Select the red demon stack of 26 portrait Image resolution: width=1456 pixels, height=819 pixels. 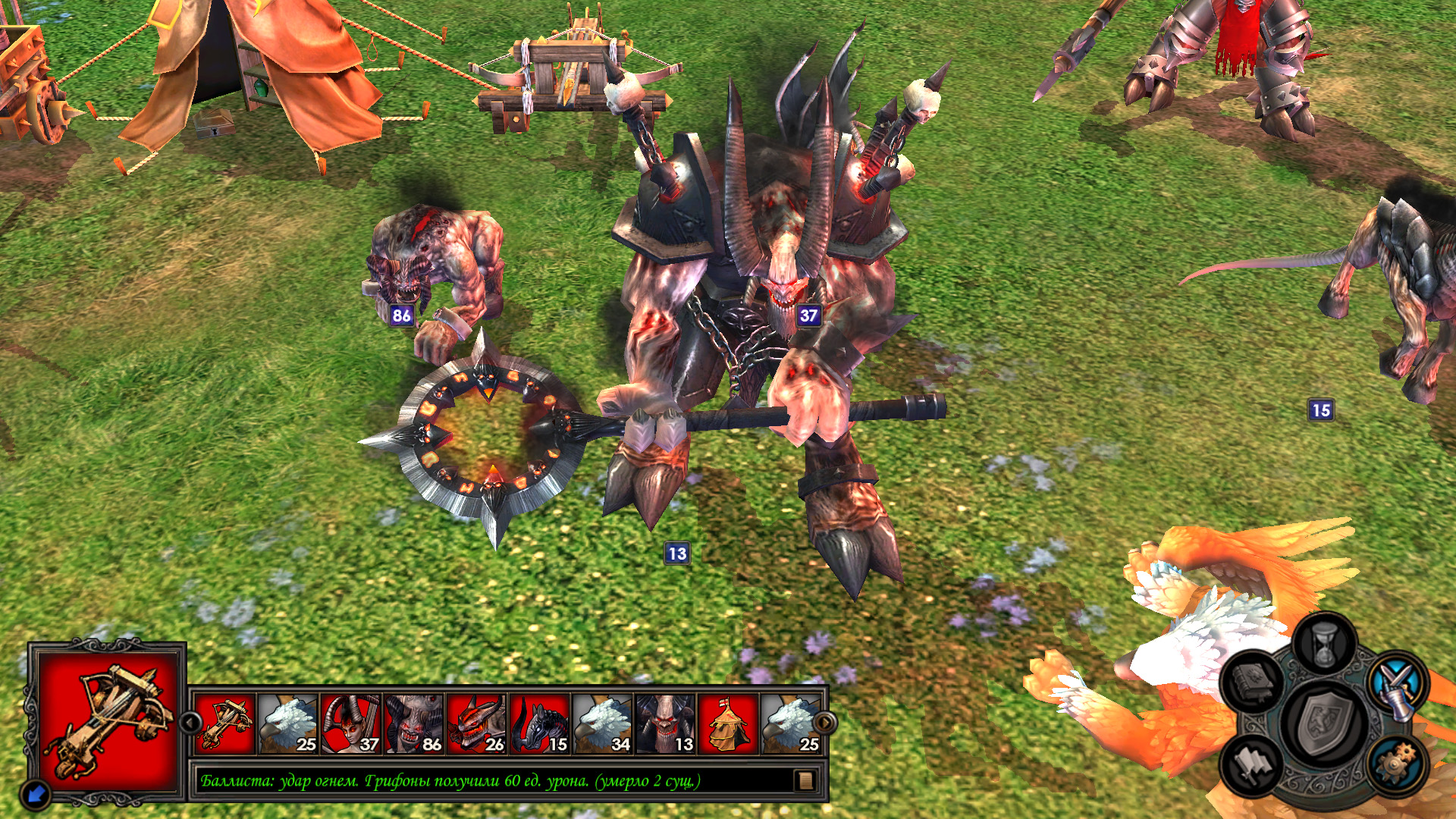click(x=477, y=724)
